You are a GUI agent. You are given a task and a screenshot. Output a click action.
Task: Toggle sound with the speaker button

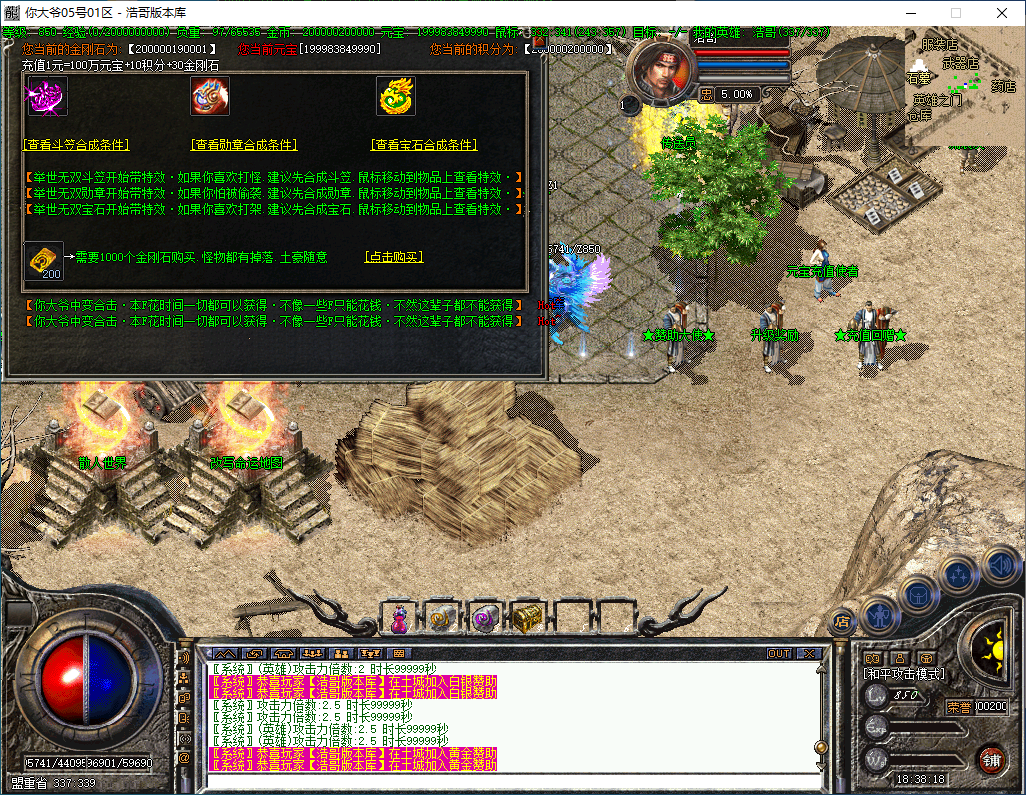(999, 564)
